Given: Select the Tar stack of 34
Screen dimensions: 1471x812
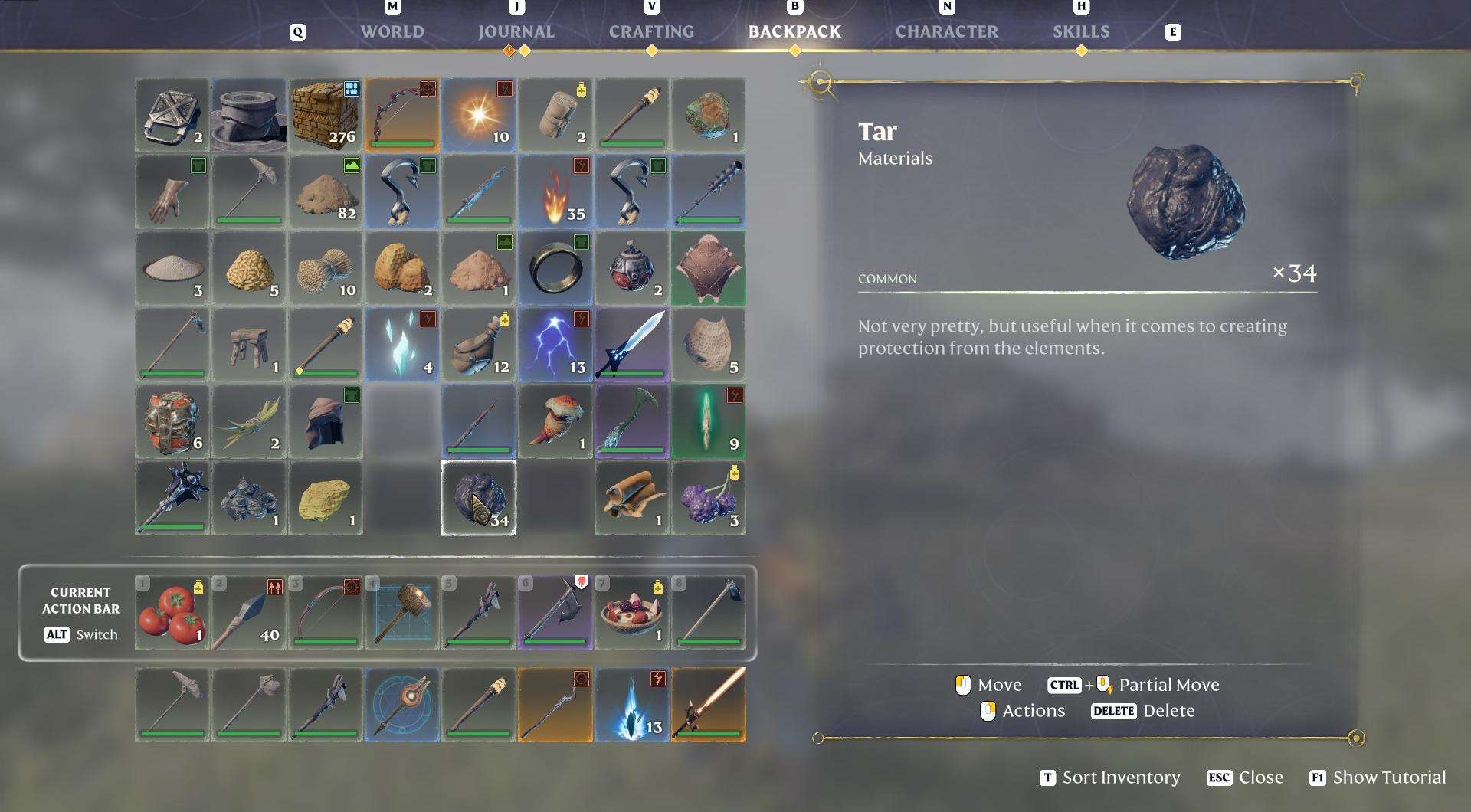Looking at the screenshot, I should (x=479, y=498).
